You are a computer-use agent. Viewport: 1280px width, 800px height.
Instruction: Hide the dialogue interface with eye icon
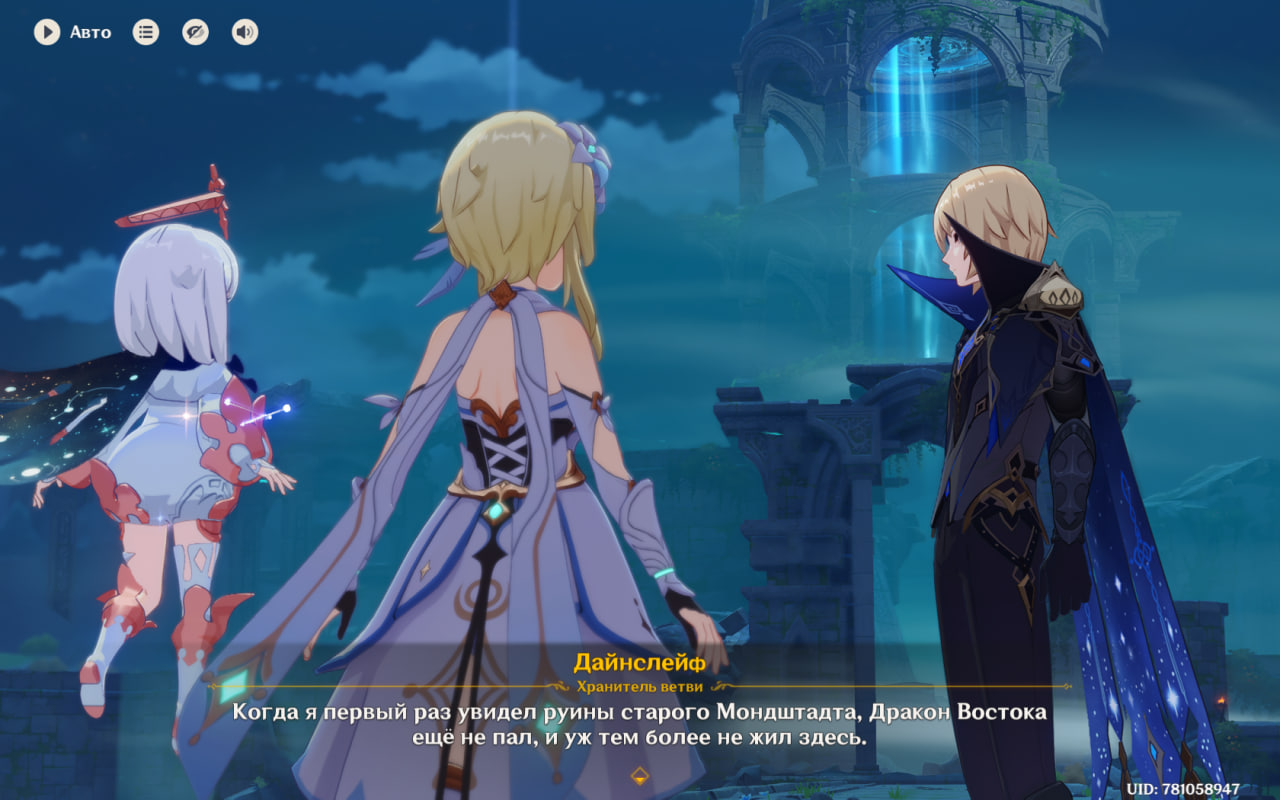click(195, 32)
